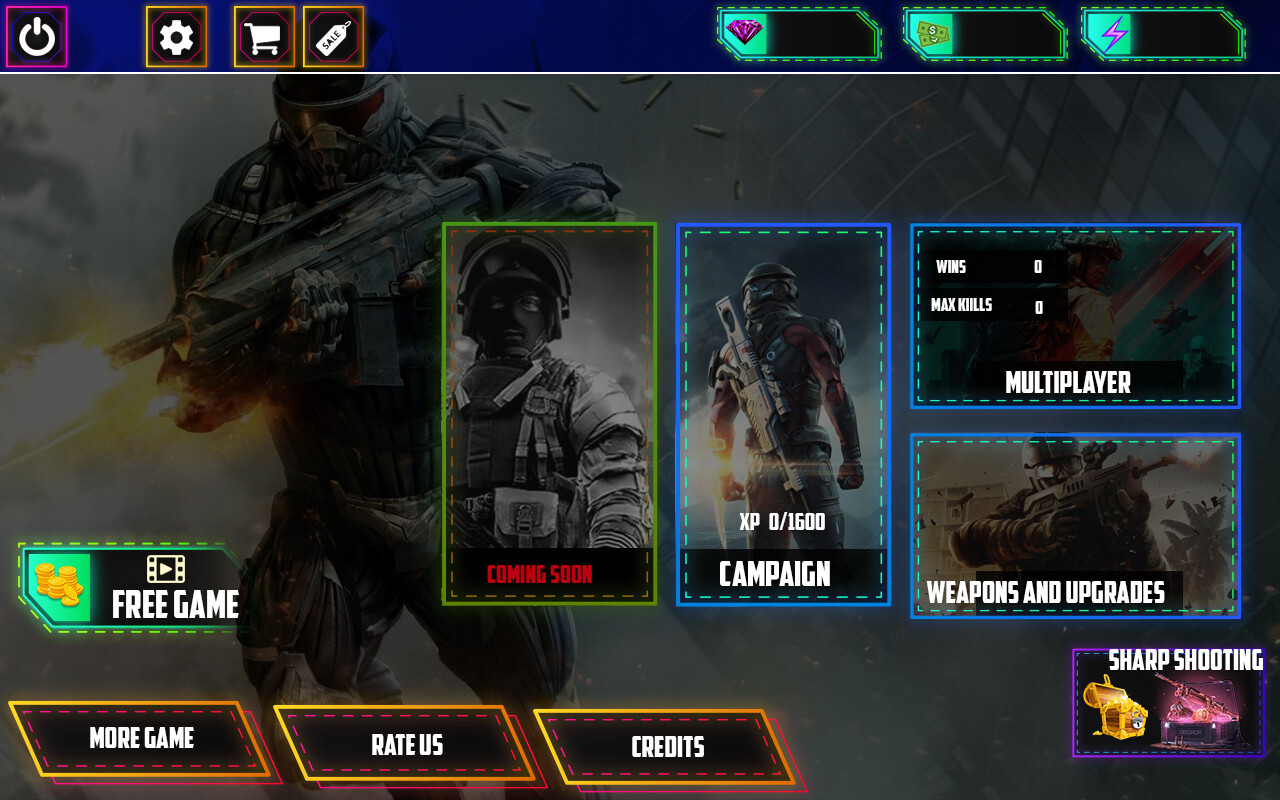Select the Rate Us button
Image resolution: width=1280 pixels, height=800 pixels.
tap(406, 745)
